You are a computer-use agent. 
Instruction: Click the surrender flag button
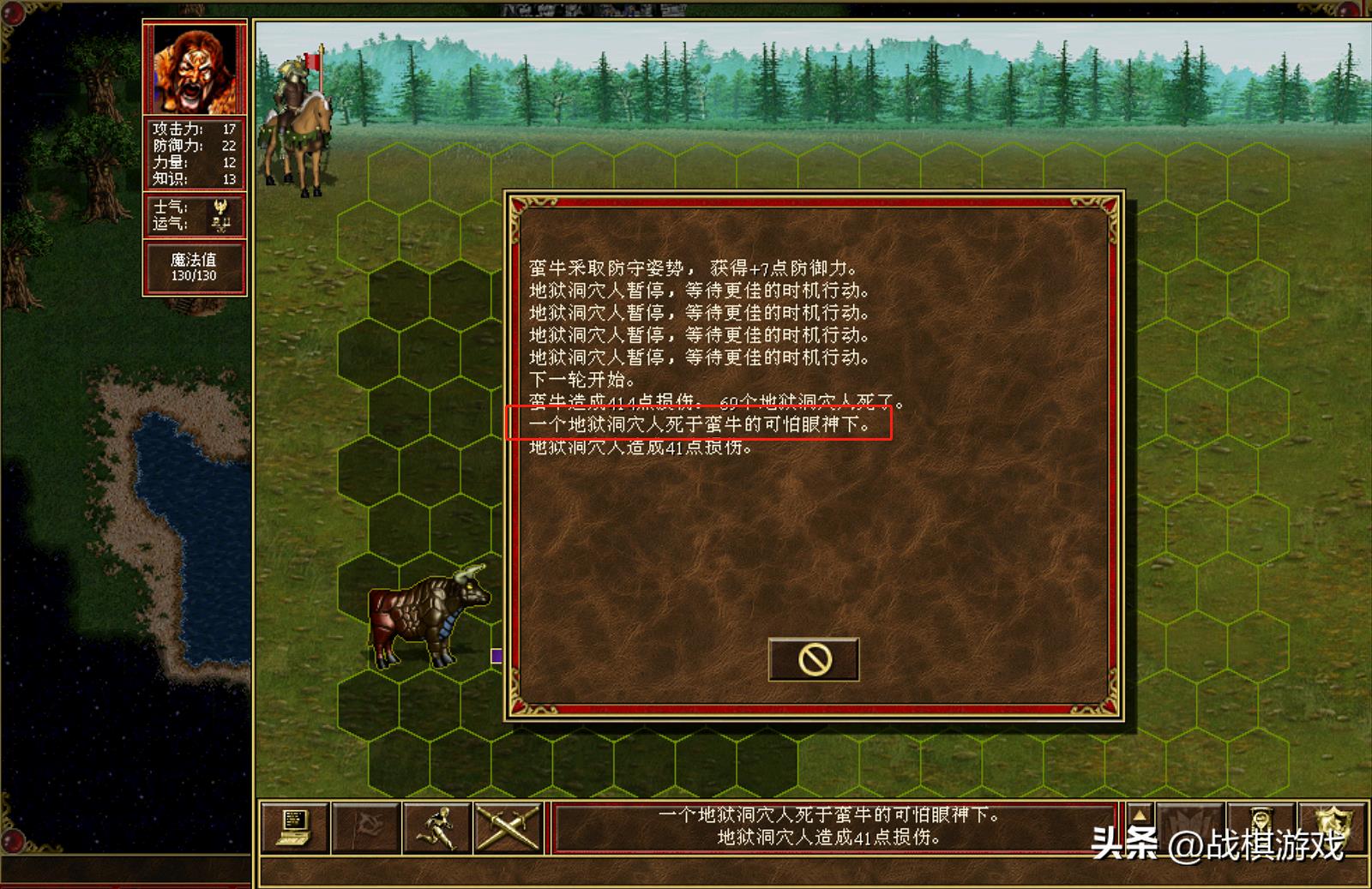pyautogui.click(x=366, y=827)
